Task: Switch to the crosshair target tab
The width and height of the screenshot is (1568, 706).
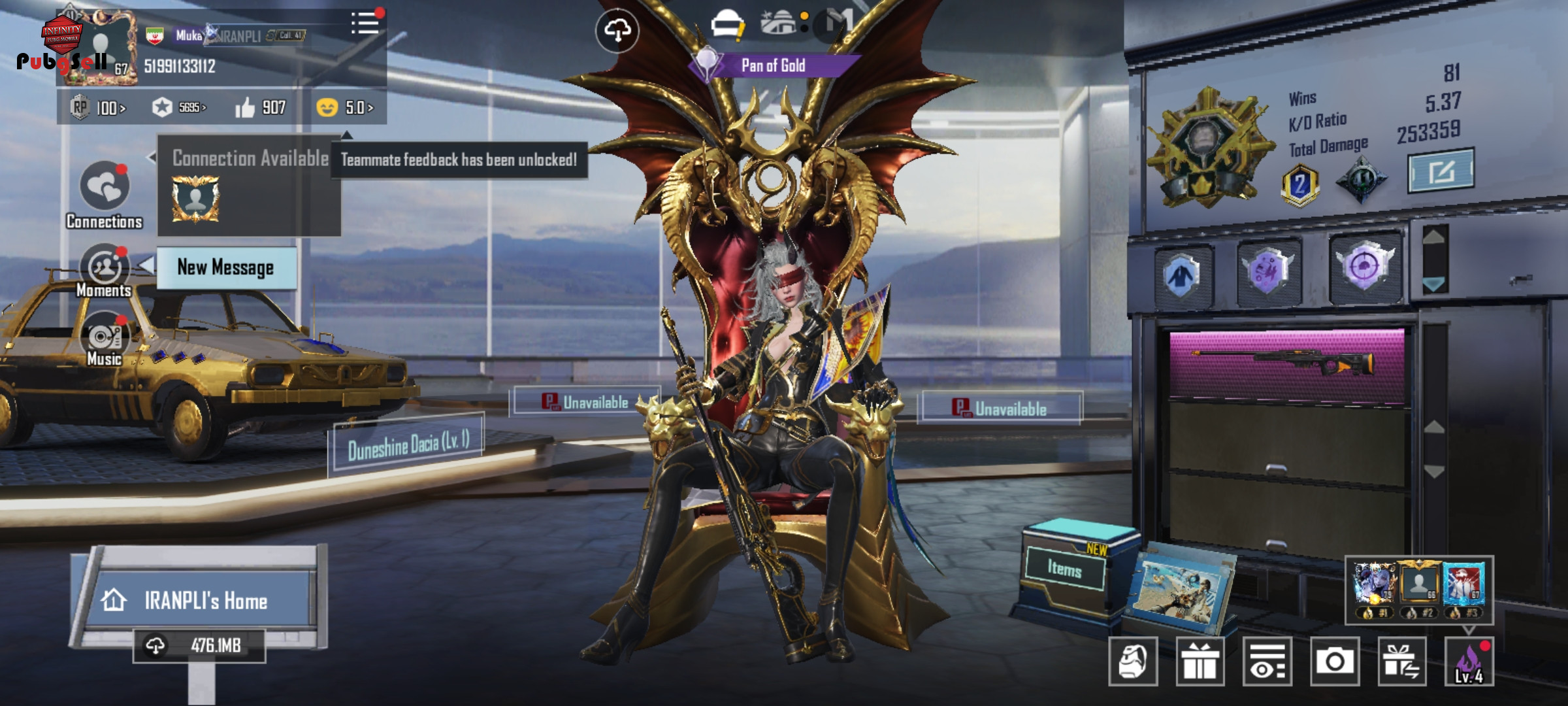Action: coord(1364,267)
